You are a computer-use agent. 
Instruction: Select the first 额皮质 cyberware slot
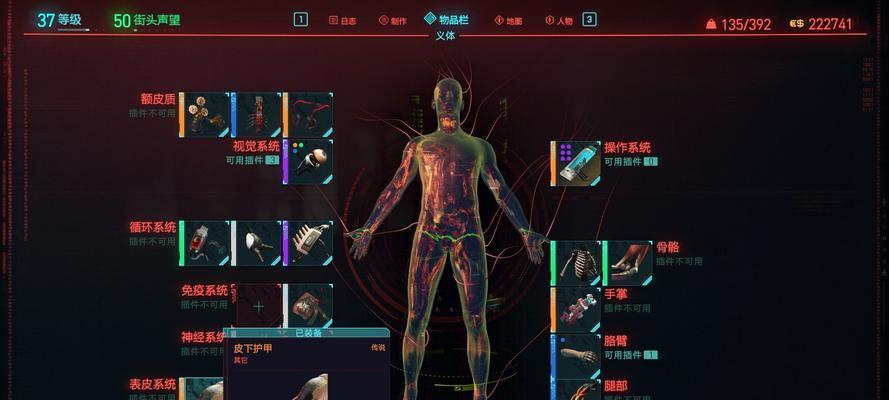tap(205, 115)
